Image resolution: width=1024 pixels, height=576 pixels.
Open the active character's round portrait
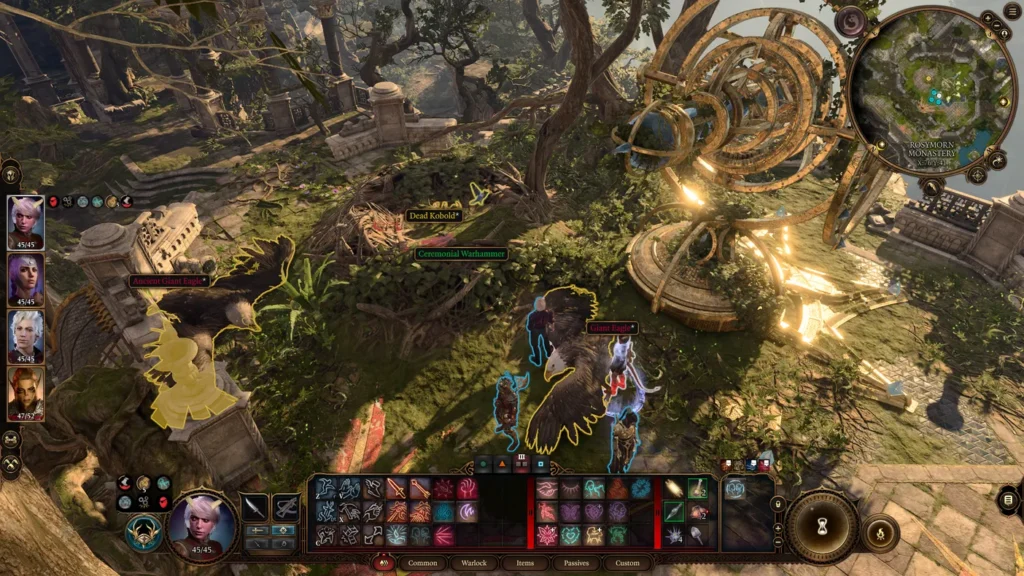click(x=203, y=525)
